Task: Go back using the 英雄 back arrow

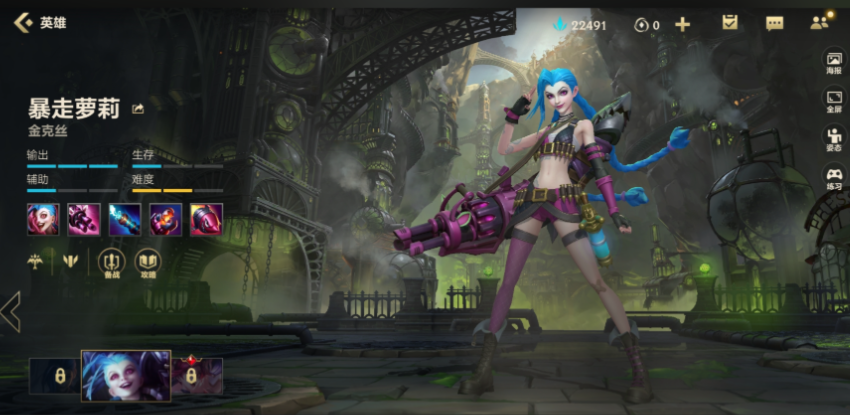Action: (x=22, y=21)
